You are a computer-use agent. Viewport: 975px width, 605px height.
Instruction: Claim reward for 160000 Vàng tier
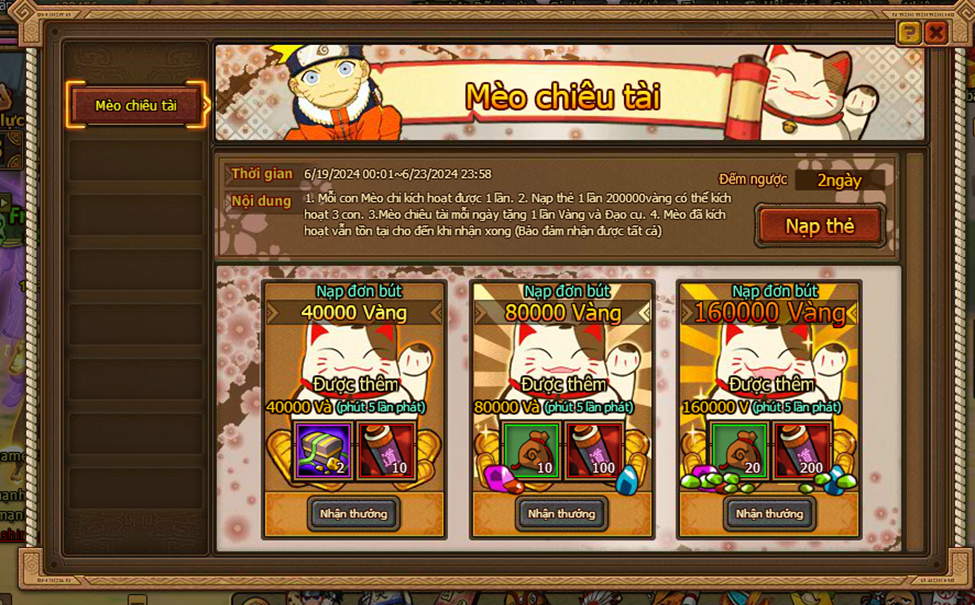pos(769,513)
